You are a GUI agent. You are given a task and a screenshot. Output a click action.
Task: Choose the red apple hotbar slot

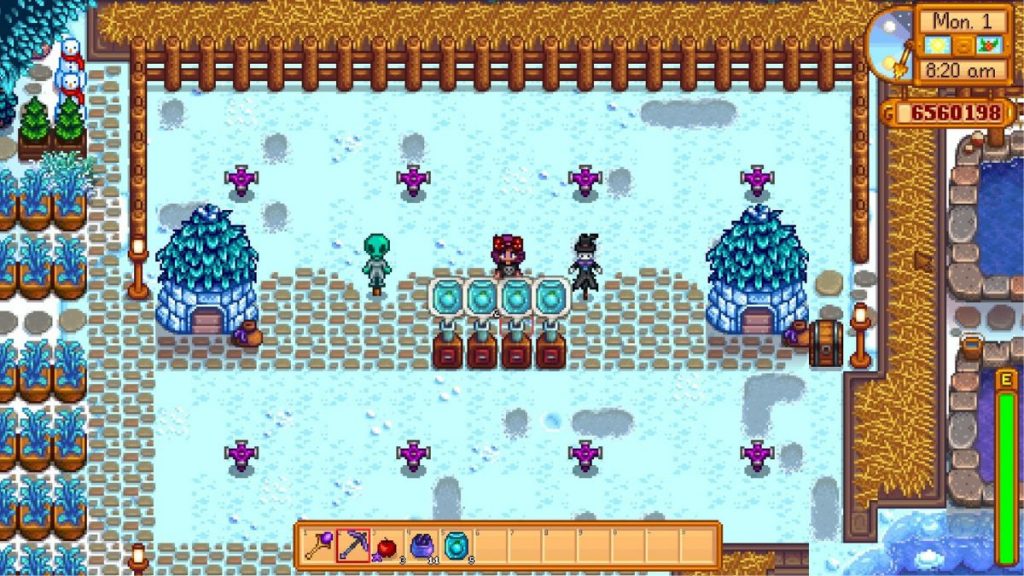point(387,545)
